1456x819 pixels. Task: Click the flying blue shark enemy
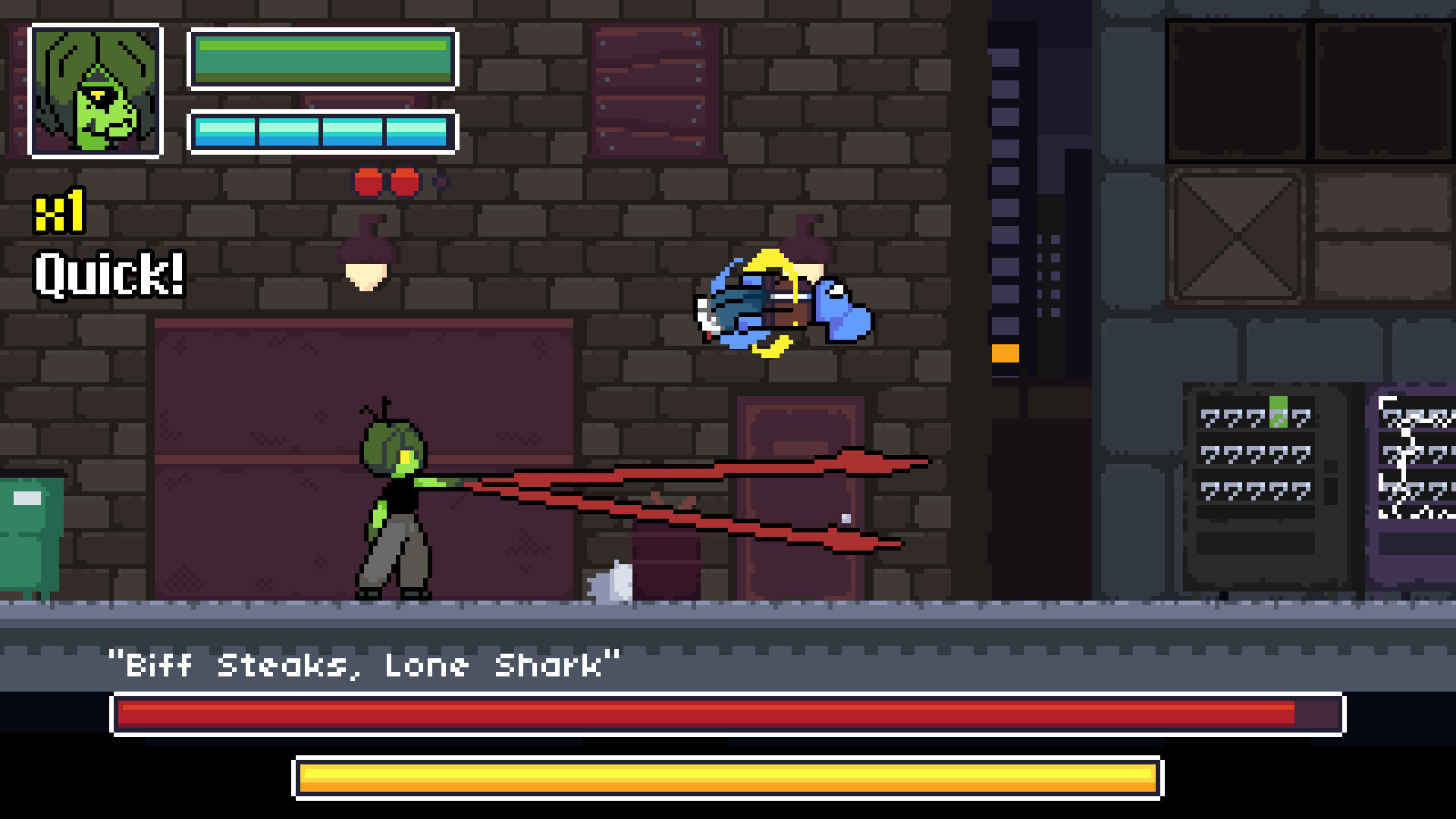click(x=781, y=303)
